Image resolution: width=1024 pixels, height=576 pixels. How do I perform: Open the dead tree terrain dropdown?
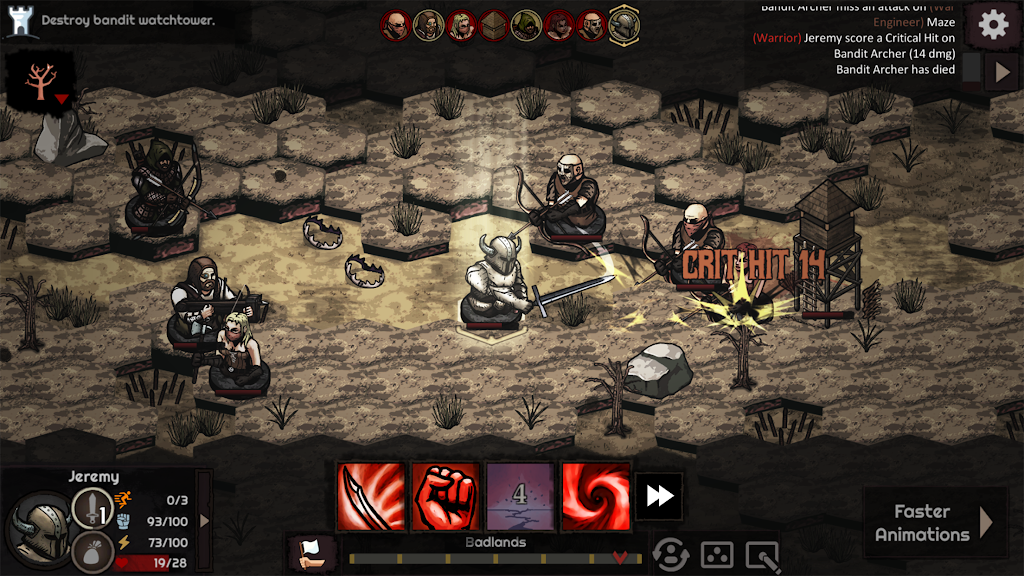[x=44, y=81]
